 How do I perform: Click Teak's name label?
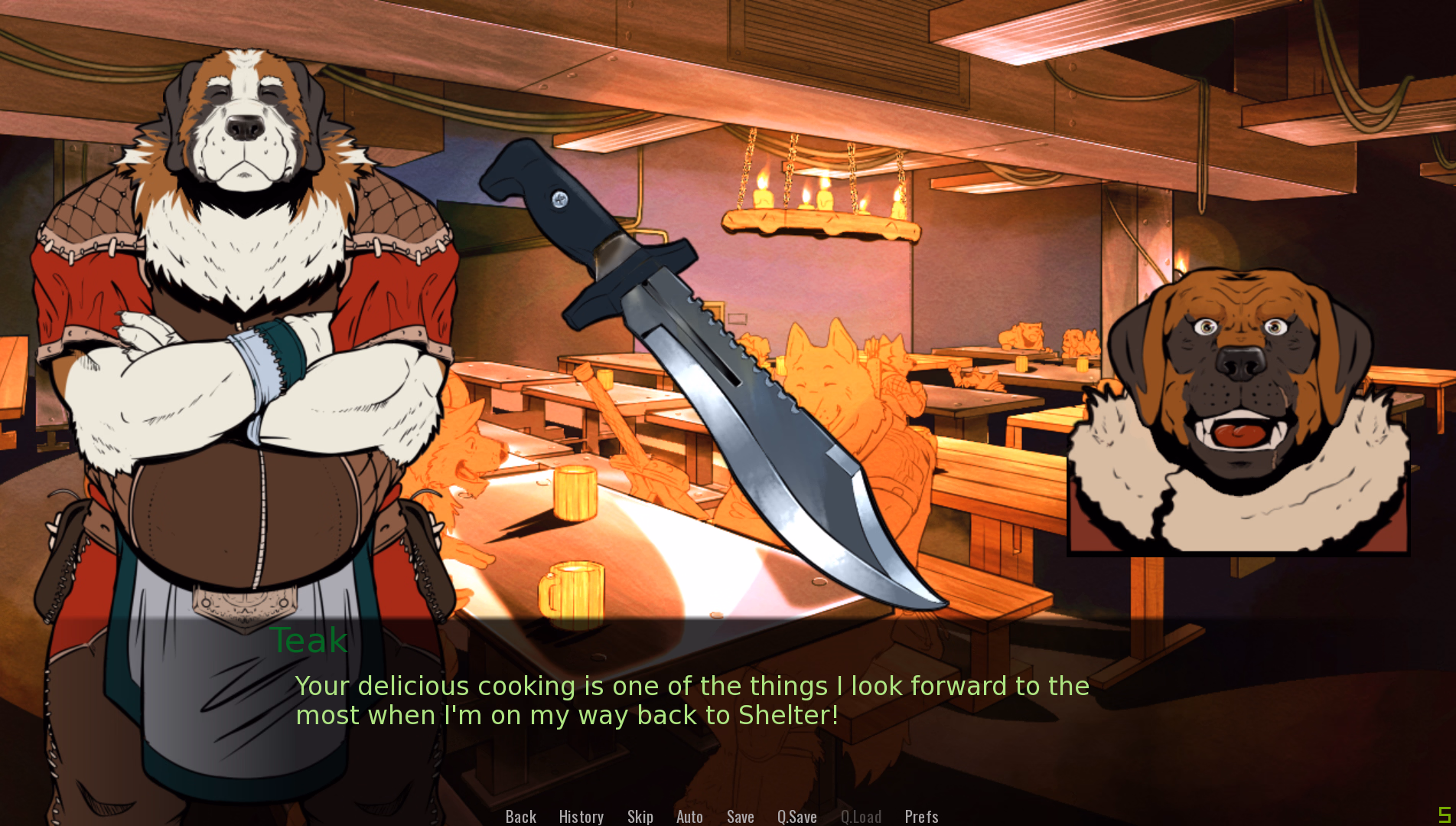308,641
